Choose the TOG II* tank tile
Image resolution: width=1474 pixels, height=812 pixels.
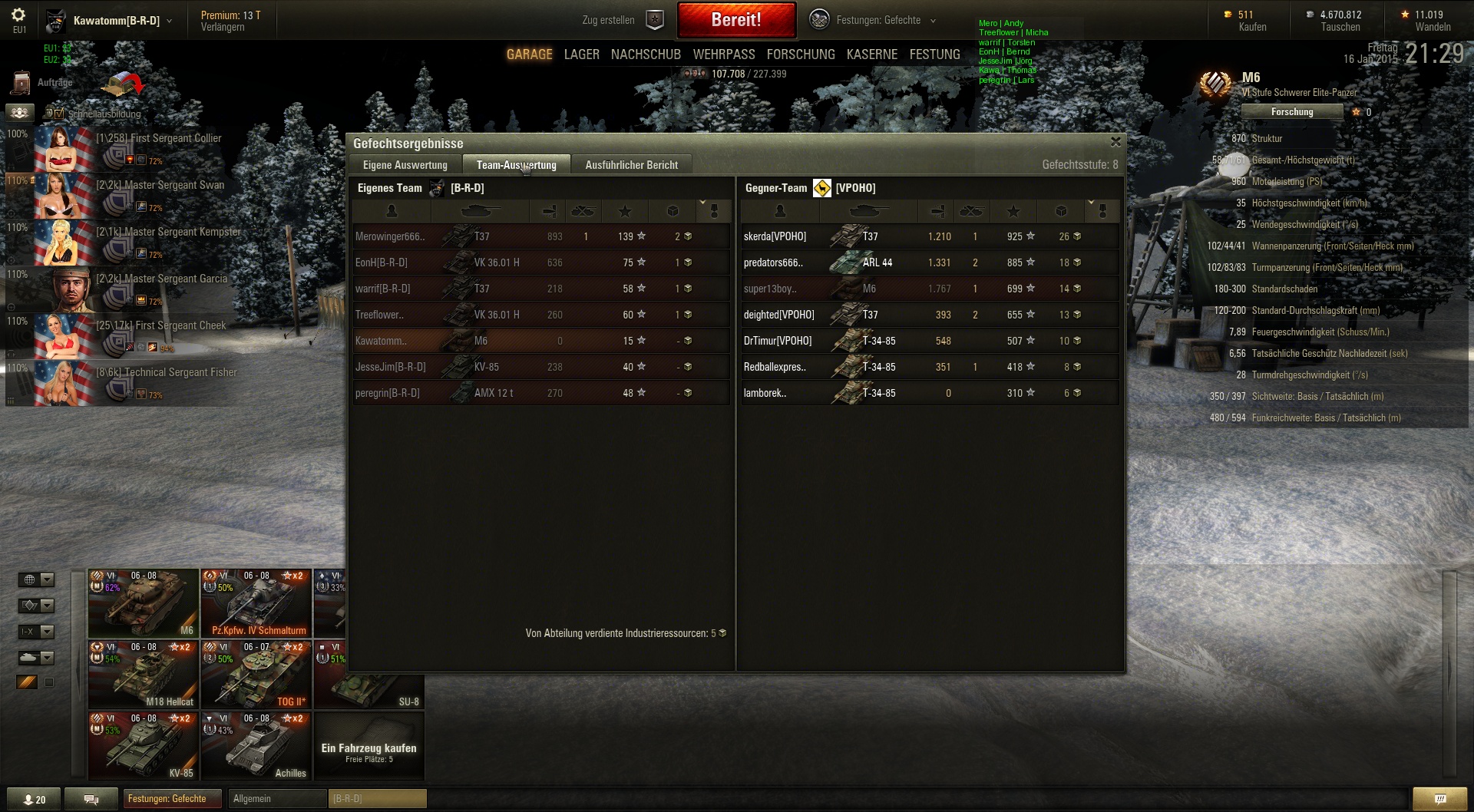pyautogui.click(x=256, y=675)
